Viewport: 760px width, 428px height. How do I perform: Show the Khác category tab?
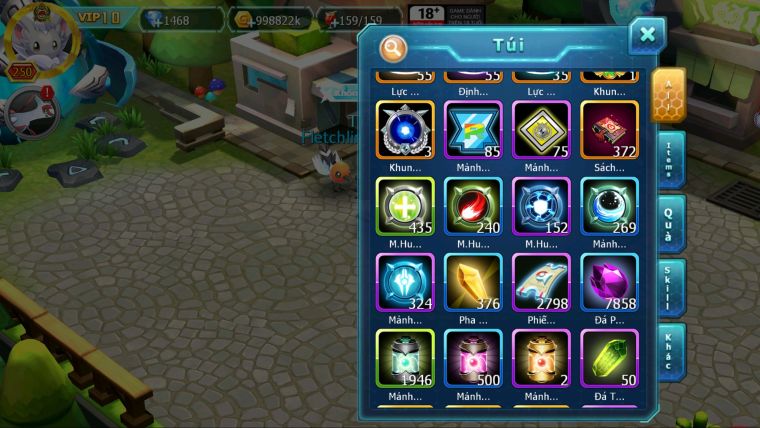tap(672, 352)
